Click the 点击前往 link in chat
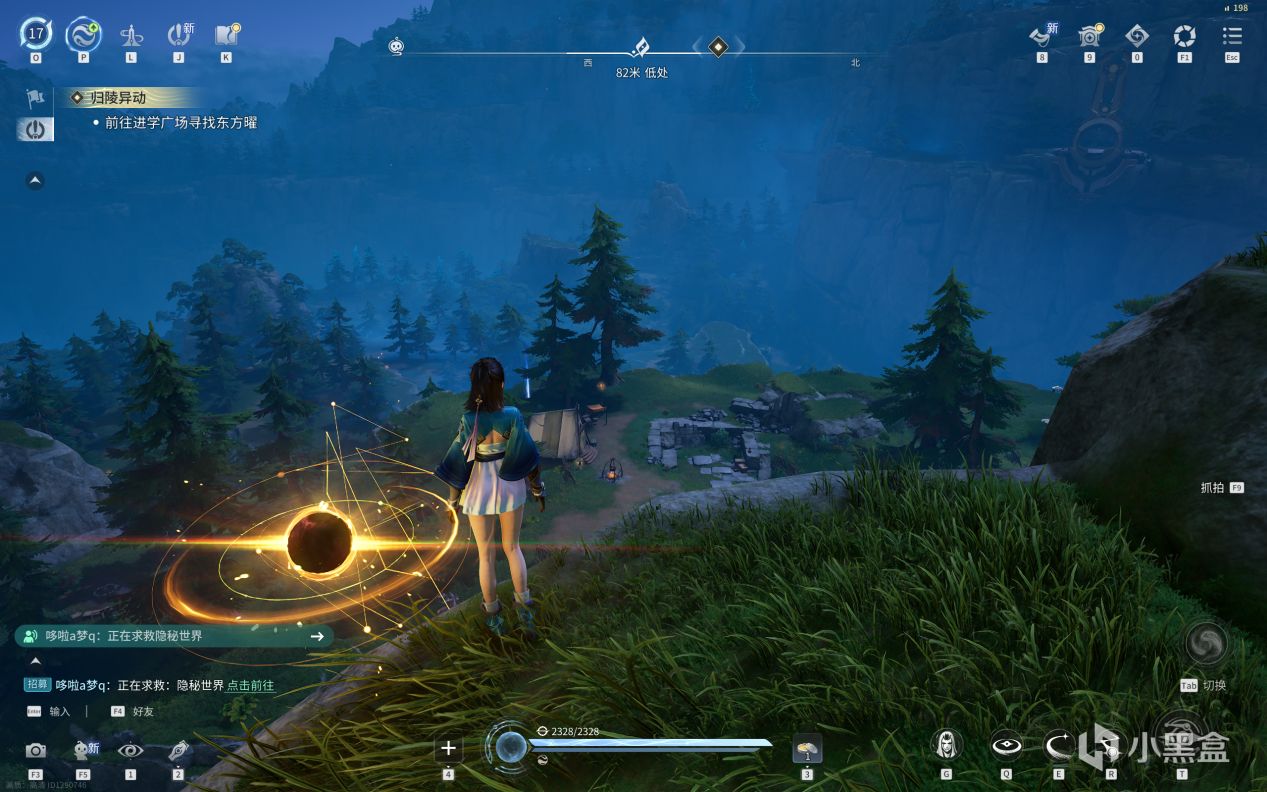Image resolution: width=1267 pixels, height=792 pixels. pos(250,685)
